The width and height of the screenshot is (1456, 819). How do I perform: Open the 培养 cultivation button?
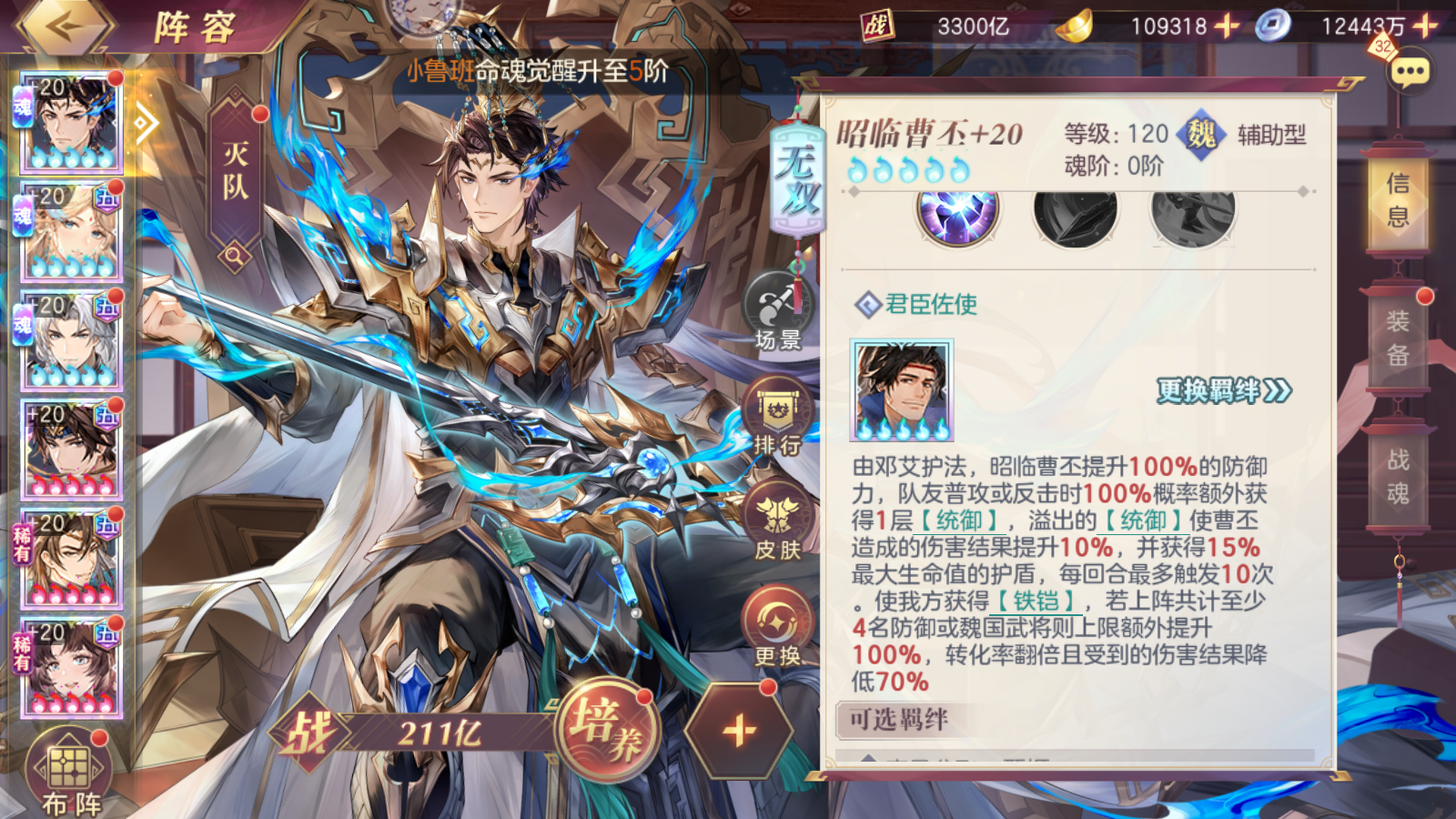pyautogui.click(x=605, y=730)
